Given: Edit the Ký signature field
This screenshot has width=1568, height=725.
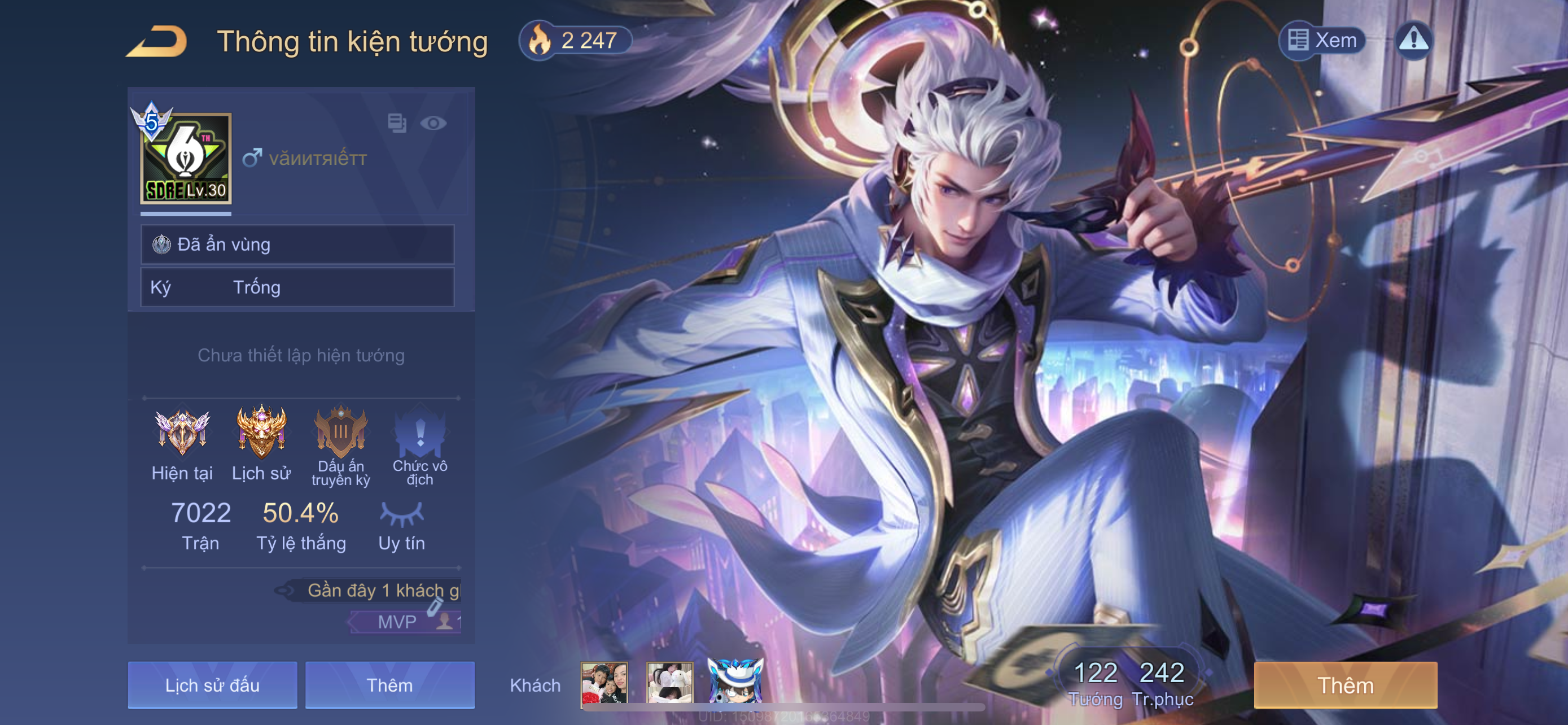Looking at the screenshot, I should 297,287.
